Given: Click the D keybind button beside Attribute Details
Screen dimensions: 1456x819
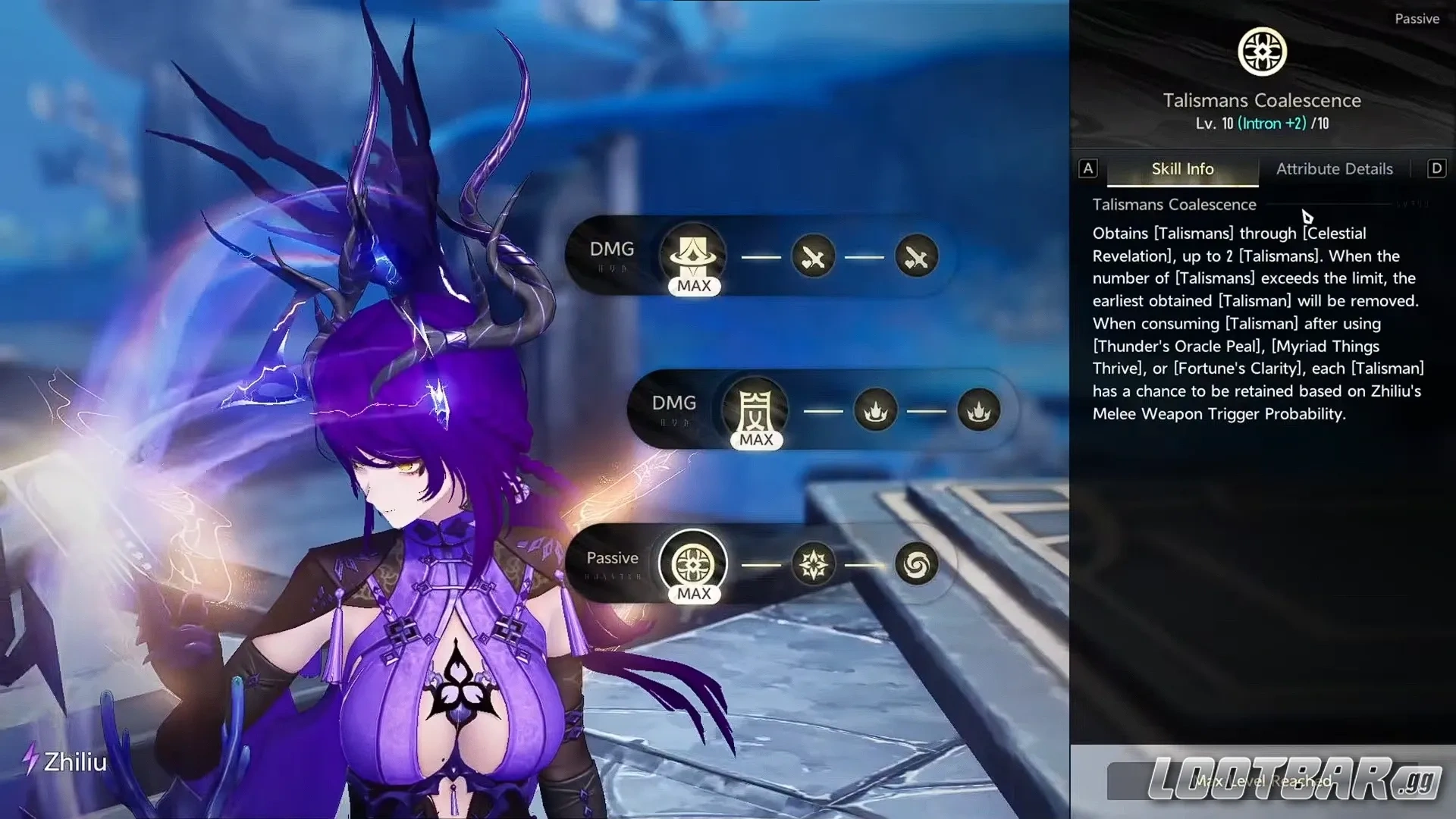Looking at the screenshot, I should coord(1436,168).
